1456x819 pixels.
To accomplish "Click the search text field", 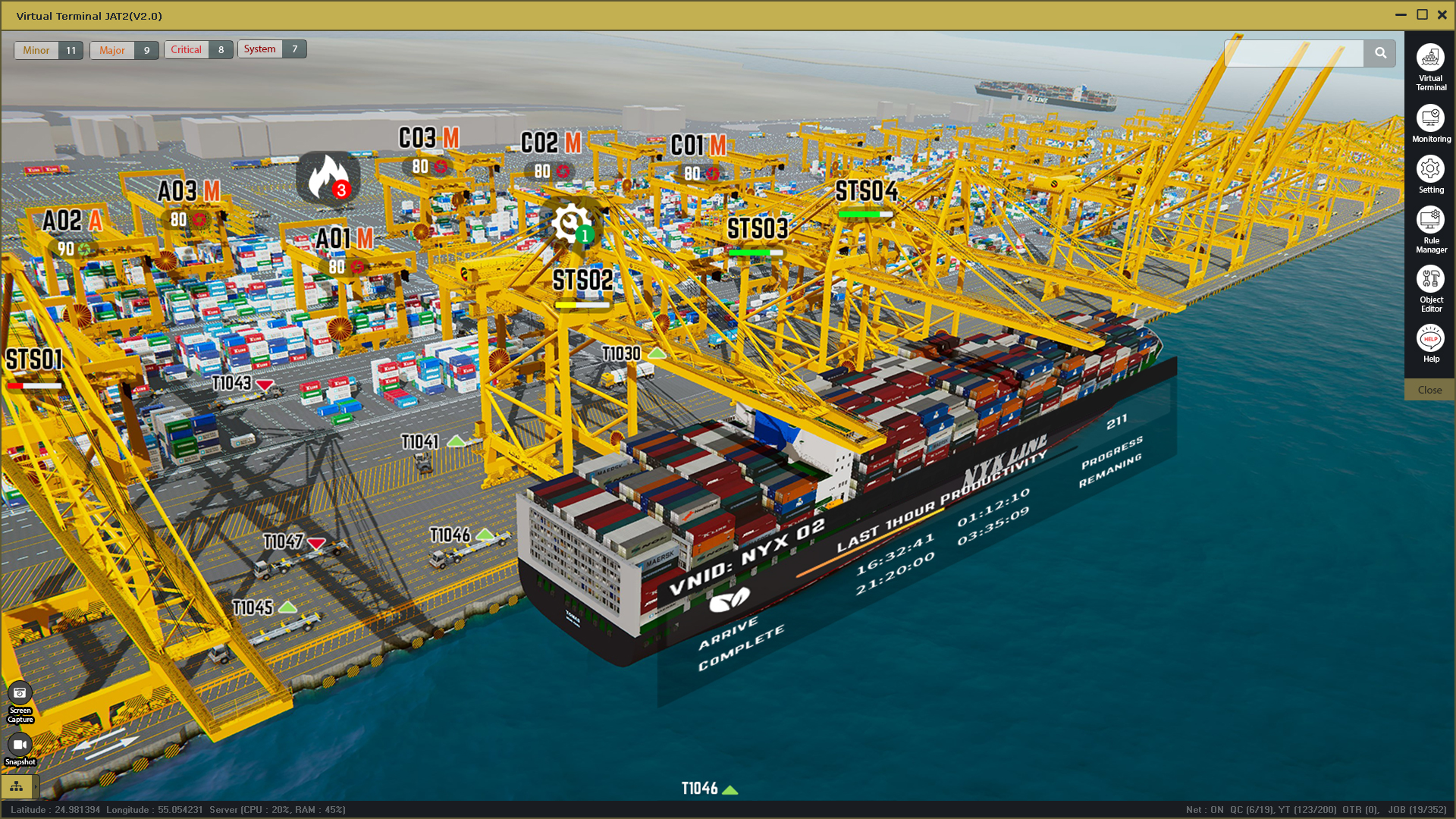I will tap(1294, 53).
